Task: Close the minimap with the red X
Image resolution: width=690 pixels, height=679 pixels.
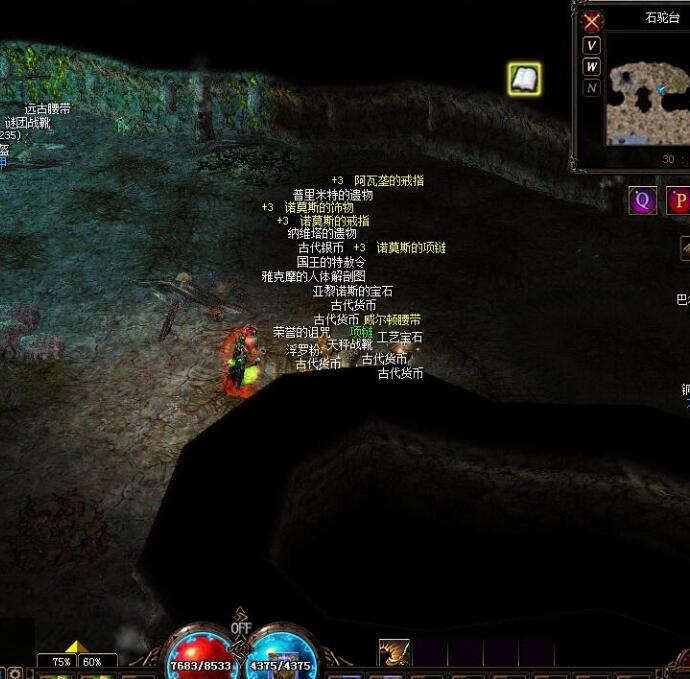Action: point(593,21)
